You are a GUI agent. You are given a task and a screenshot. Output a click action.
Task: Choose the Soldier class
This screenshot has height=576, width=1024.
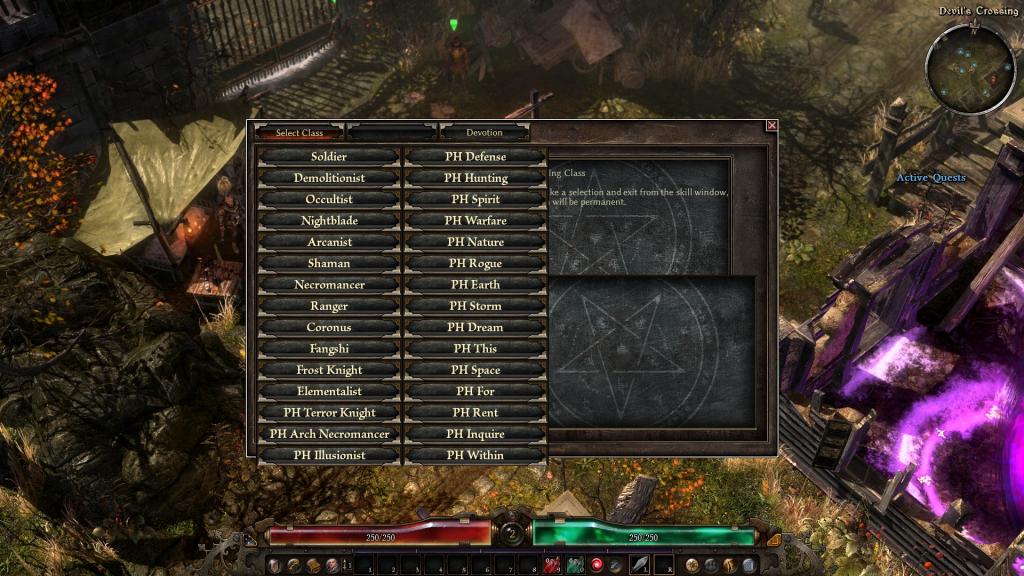pos(329,157)
